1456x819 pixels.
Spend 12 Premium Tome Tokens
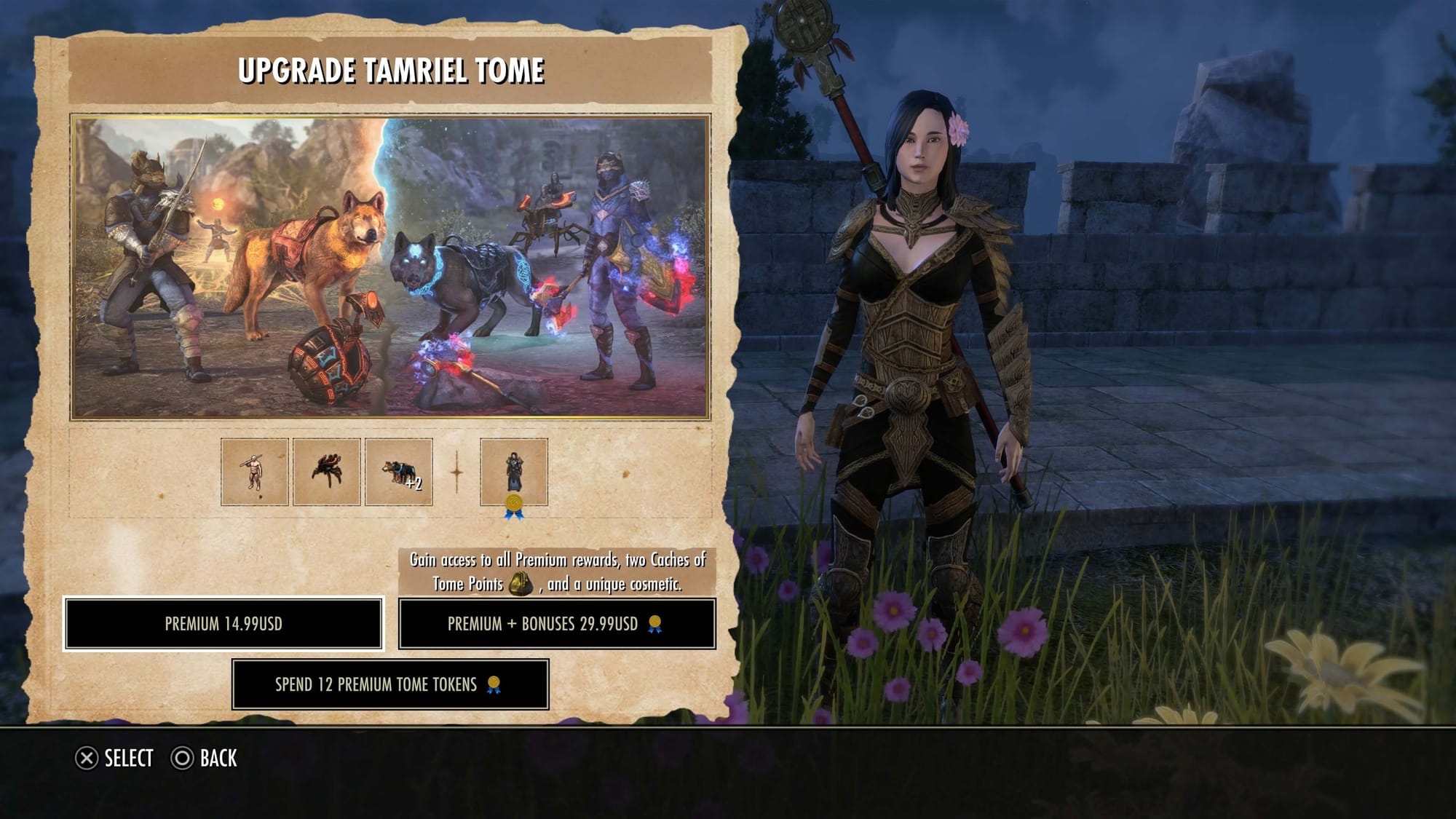tap(390, 684)
